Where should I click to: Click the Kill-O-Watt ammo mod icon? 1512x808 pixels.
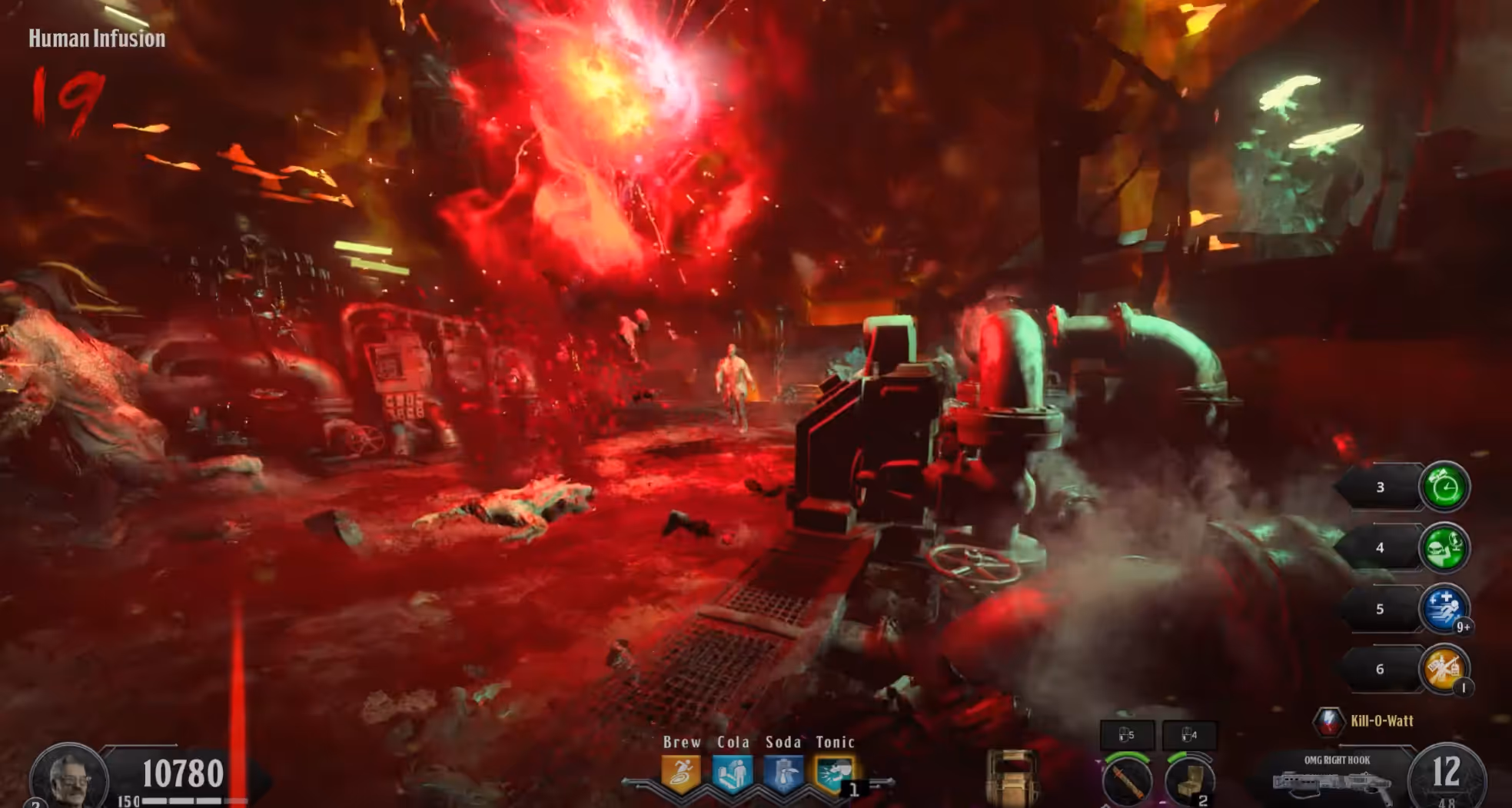pyautogui.click(x=1328, y=721)
